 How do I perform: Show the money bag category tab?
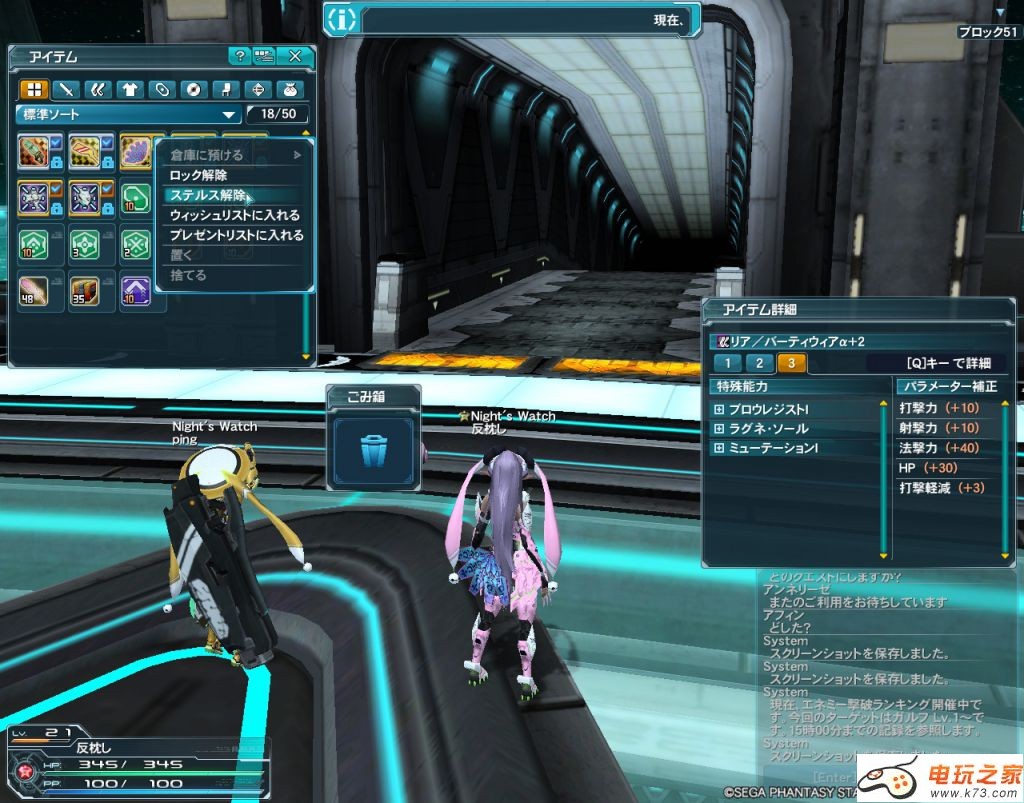290,89
